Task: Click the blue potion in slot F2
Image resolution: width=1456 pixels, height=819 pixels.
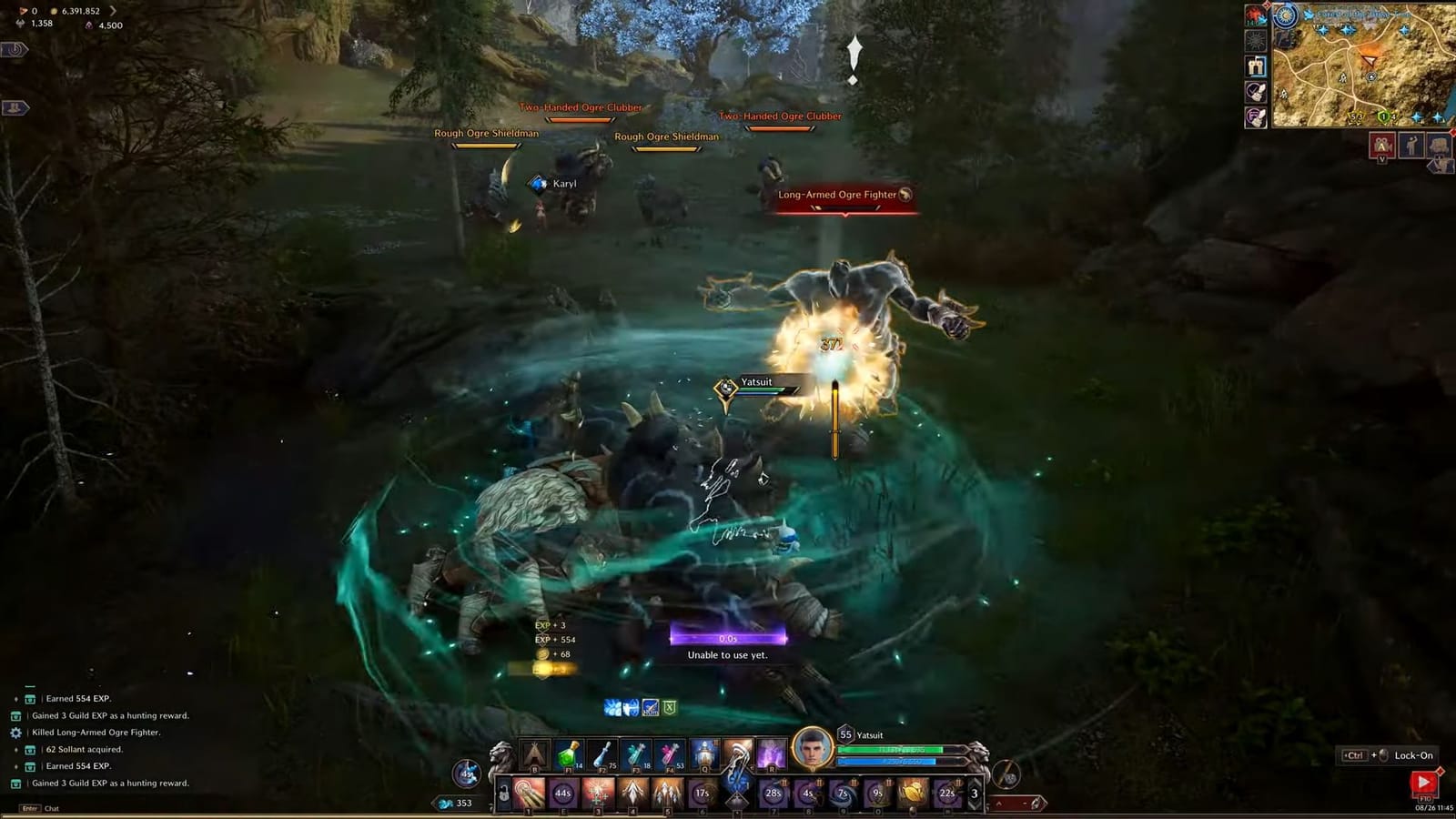Action: 602,754
